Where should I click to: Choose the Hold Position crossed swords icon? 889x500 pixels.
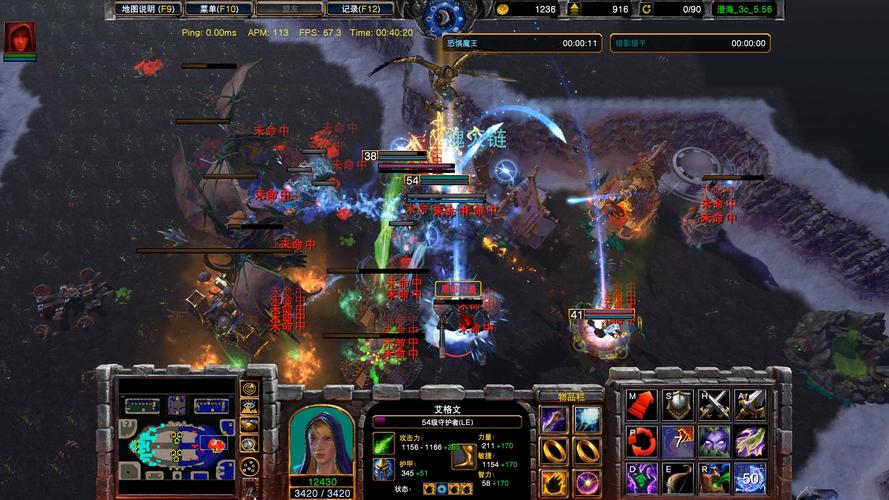click(714, 405)
